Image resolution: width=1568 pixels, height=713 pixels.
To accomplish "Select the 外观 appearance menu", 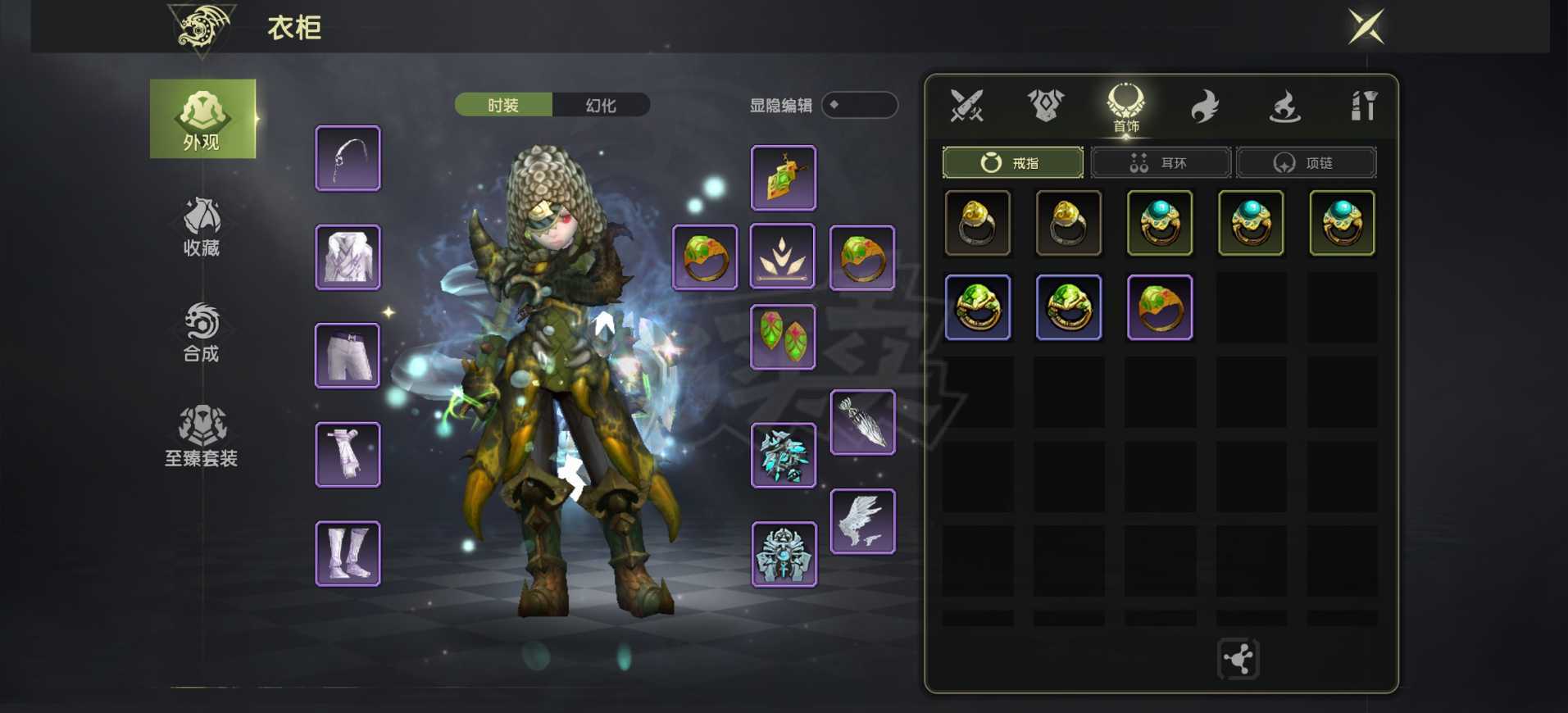I will pyautogui.click(x=202, y=120).
